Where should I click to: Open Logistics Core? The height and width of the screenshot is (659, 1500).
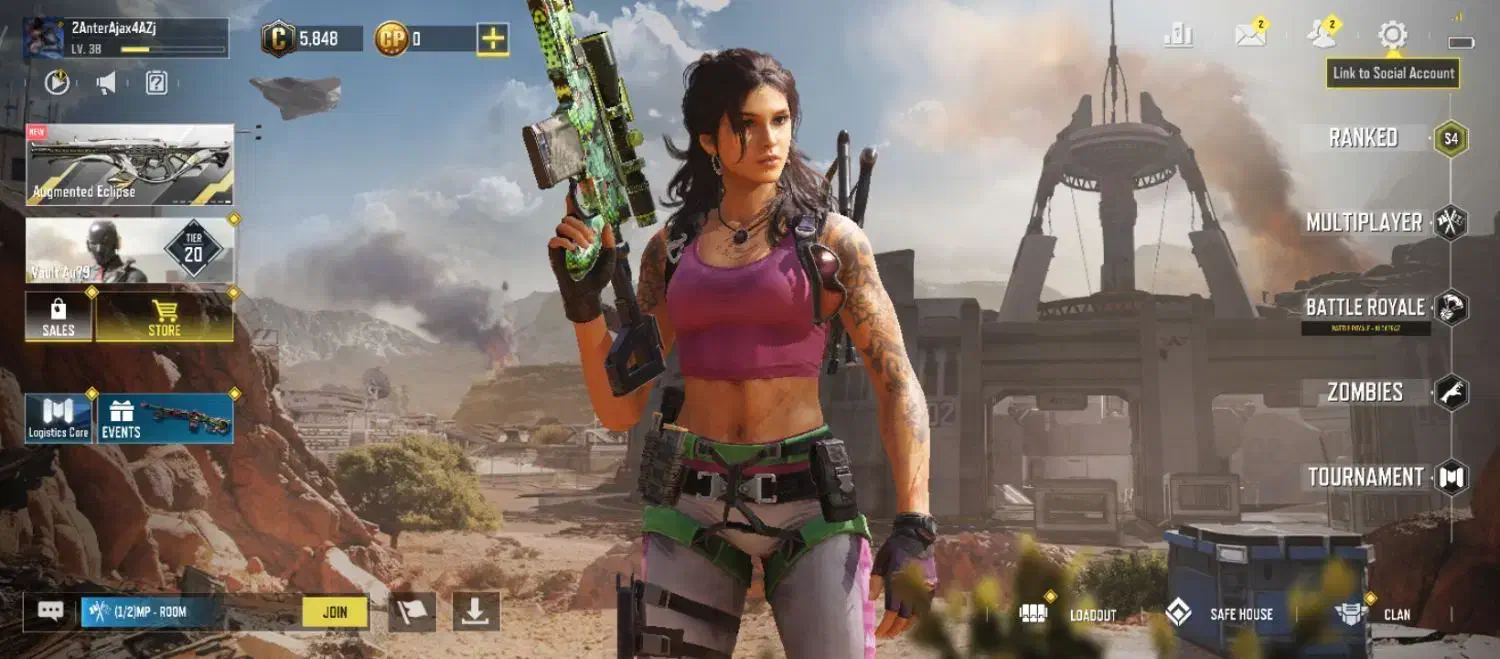click(x=59, y=419)
